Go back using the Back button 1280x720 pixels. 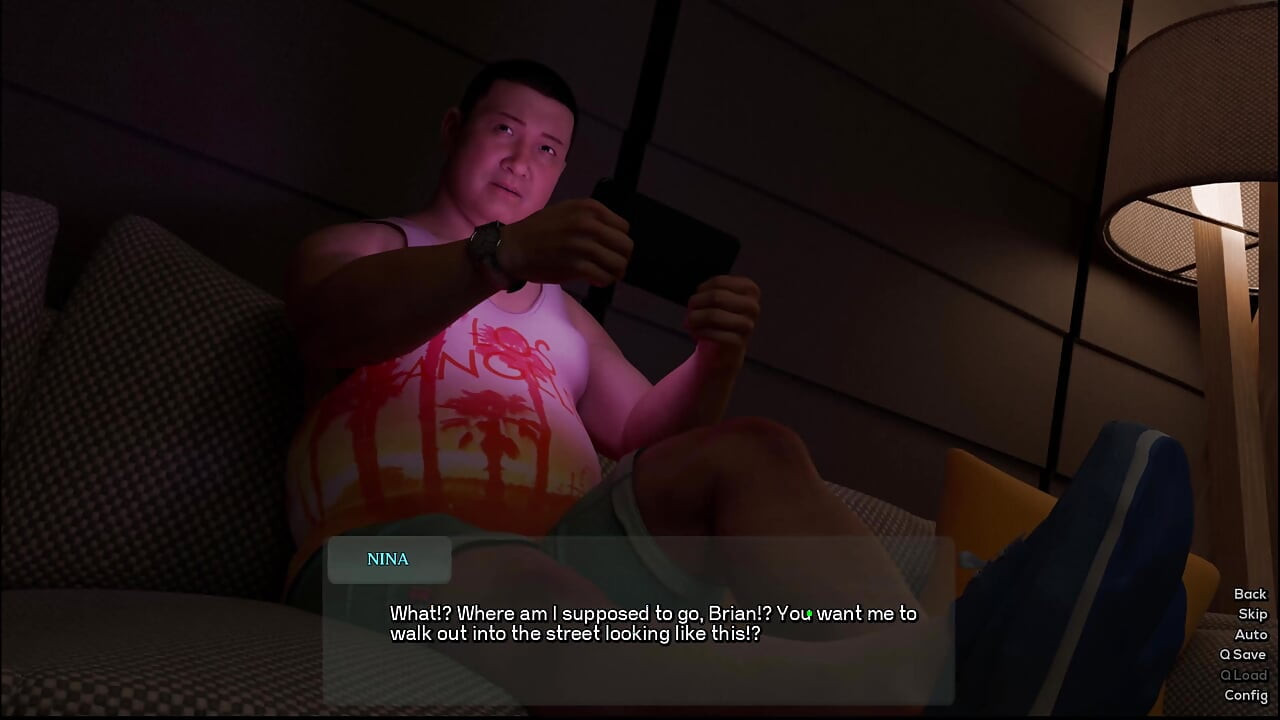point(1250,594)
